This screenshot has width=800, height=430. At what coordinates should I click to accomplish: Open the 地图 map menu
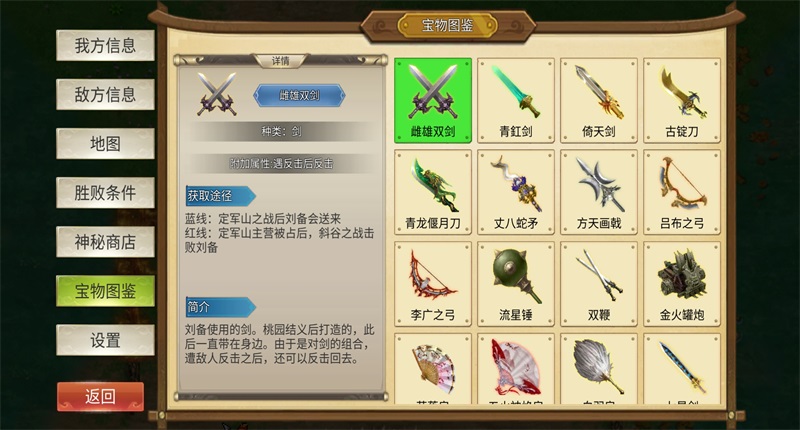[x=105, y=144]
